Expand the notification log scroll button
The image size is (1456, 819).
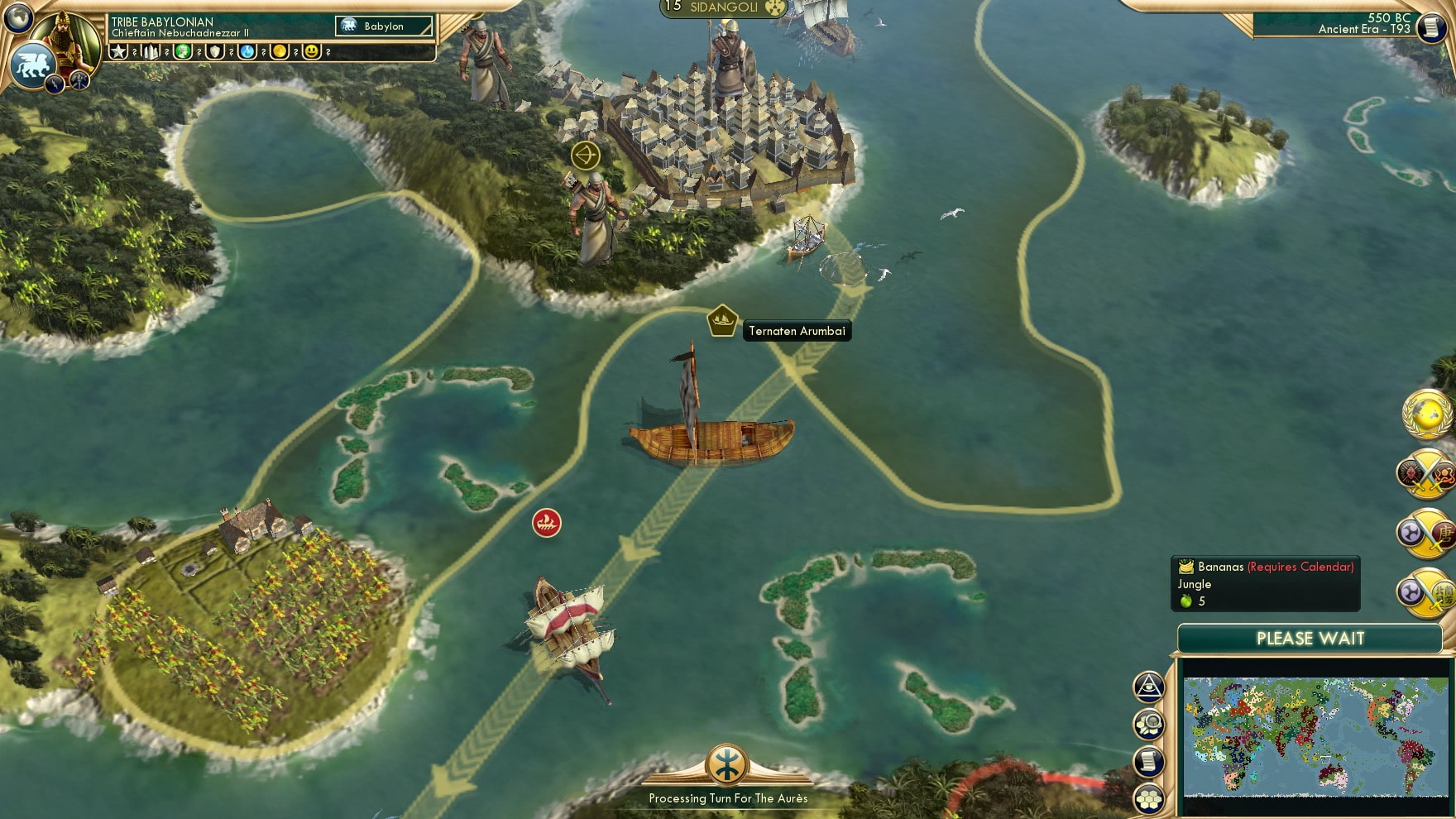tap(1147, 761)
